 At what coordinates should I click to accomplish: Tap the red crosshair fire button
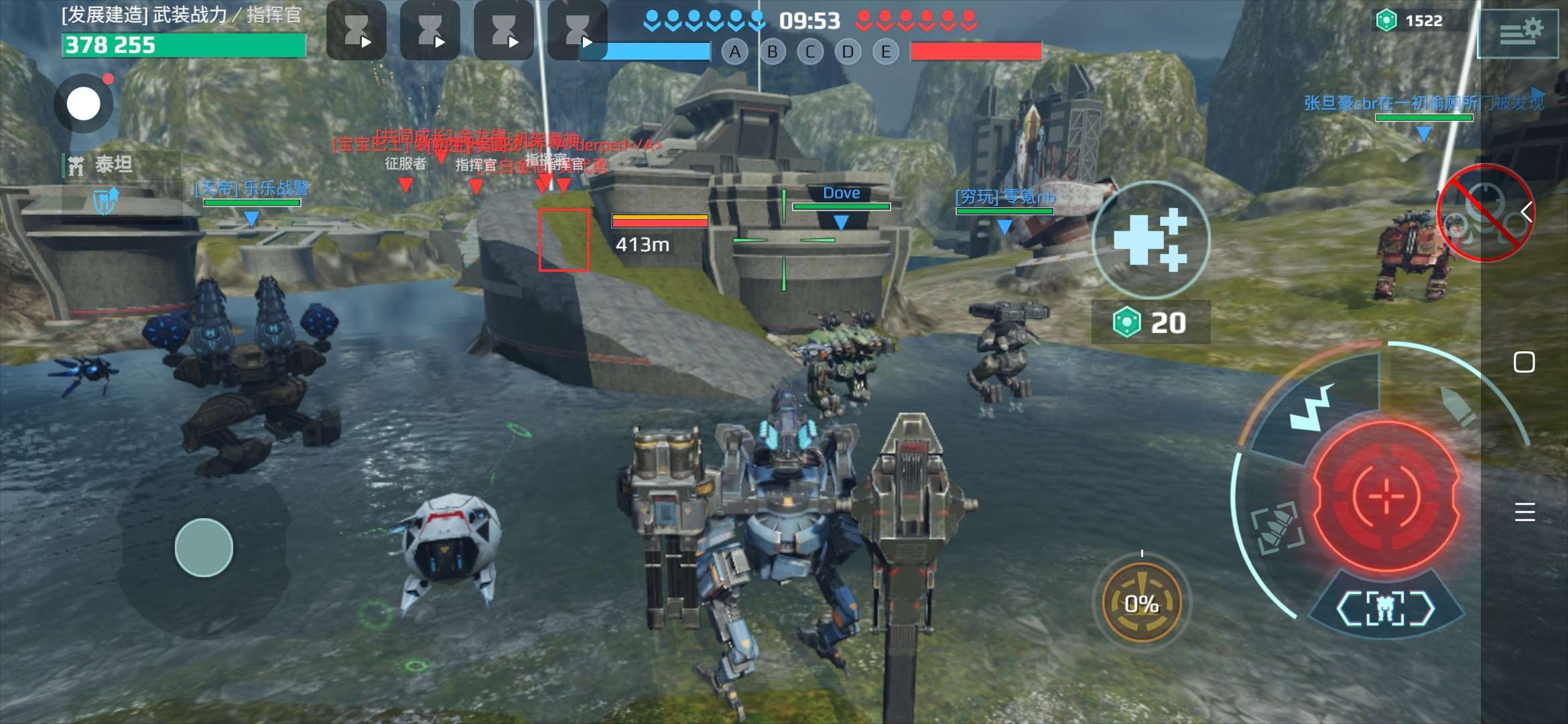coord(1386,497)
